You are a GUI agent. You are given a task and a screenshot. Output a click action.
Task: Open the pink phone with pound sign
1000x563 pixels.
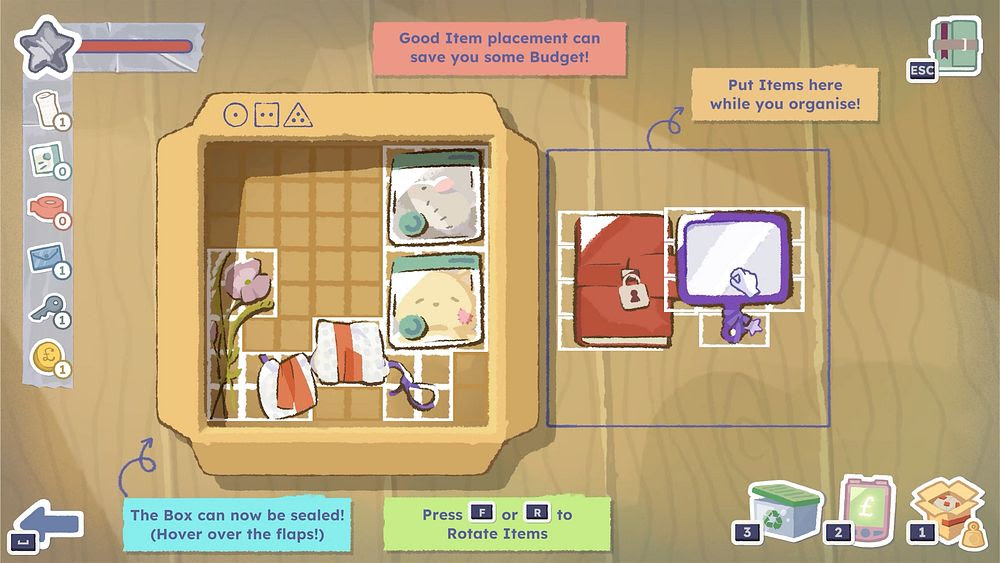867,509
